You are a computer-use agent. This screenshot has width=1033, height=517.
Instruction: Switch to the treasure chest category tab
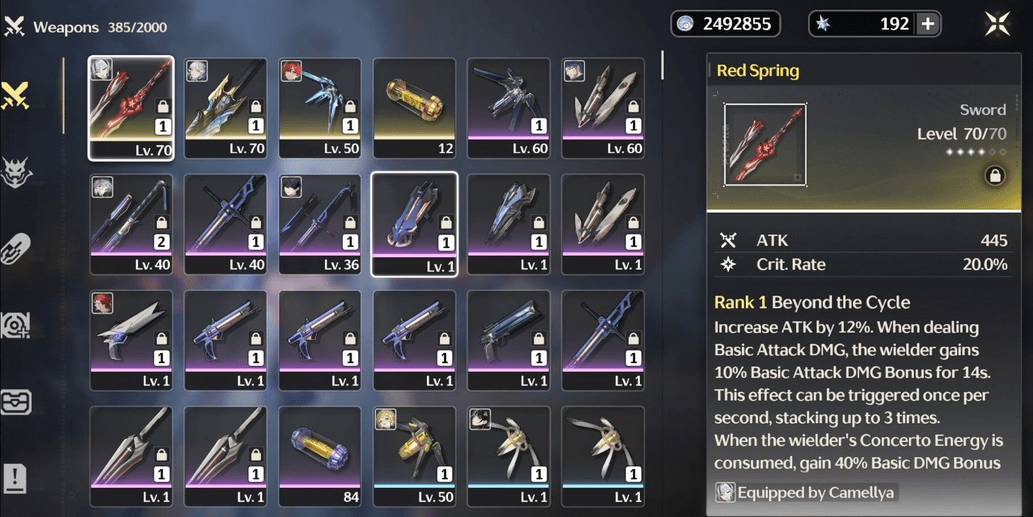tap(17, 401)
